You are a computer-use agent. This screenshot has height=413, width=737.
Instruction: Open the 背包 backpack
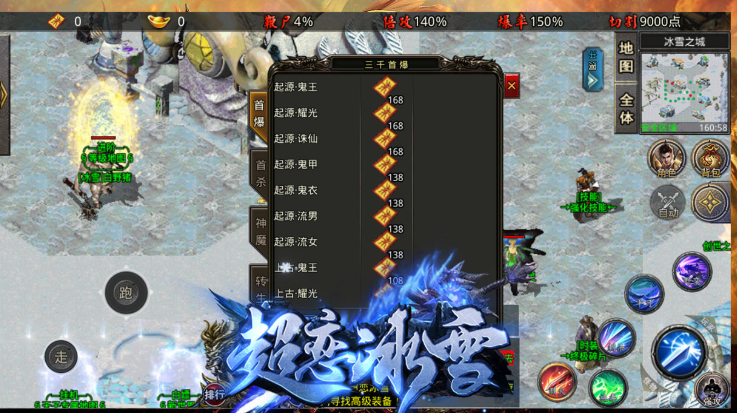711,158
